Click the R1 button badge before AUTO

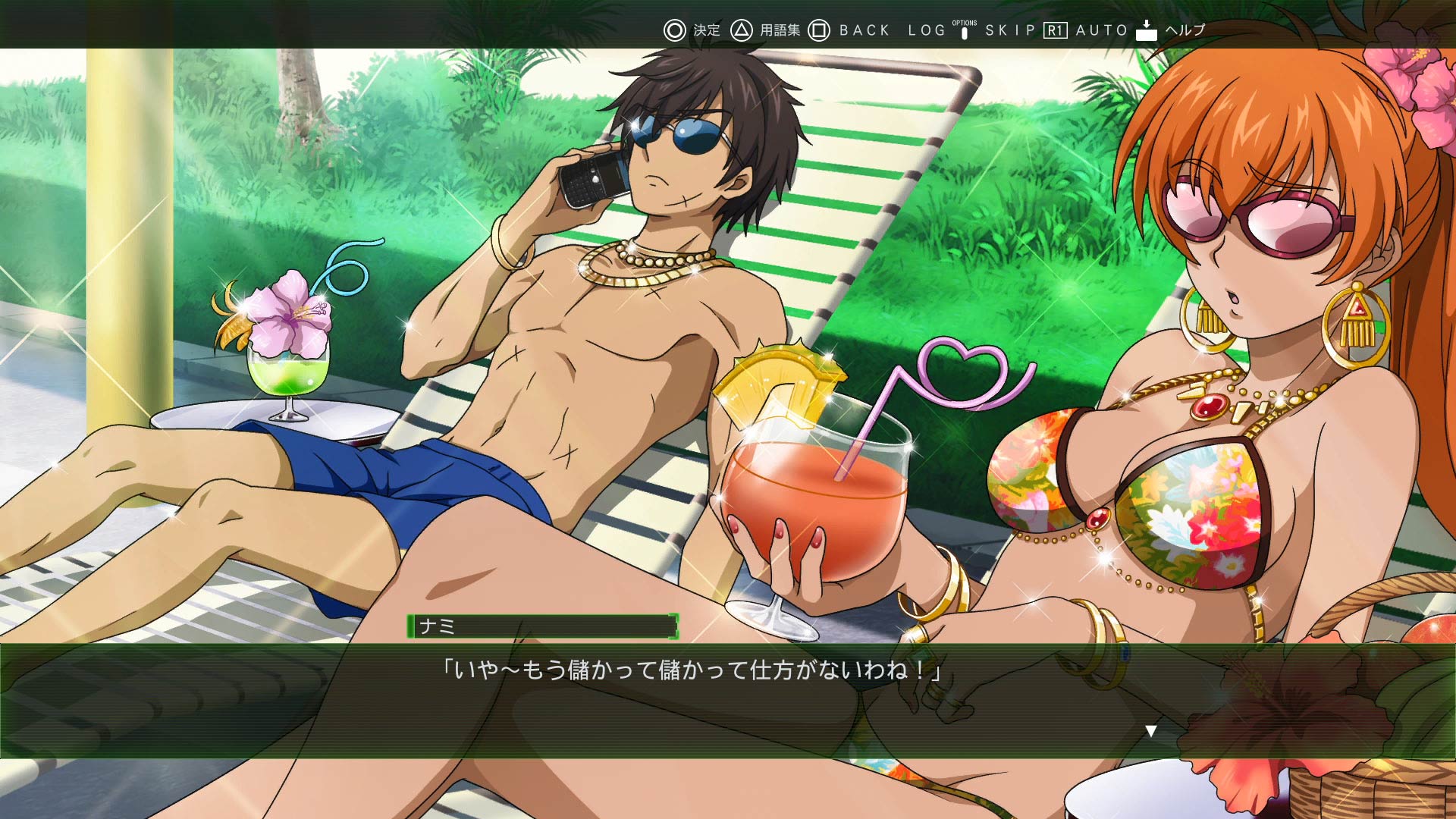point(1055,30)
